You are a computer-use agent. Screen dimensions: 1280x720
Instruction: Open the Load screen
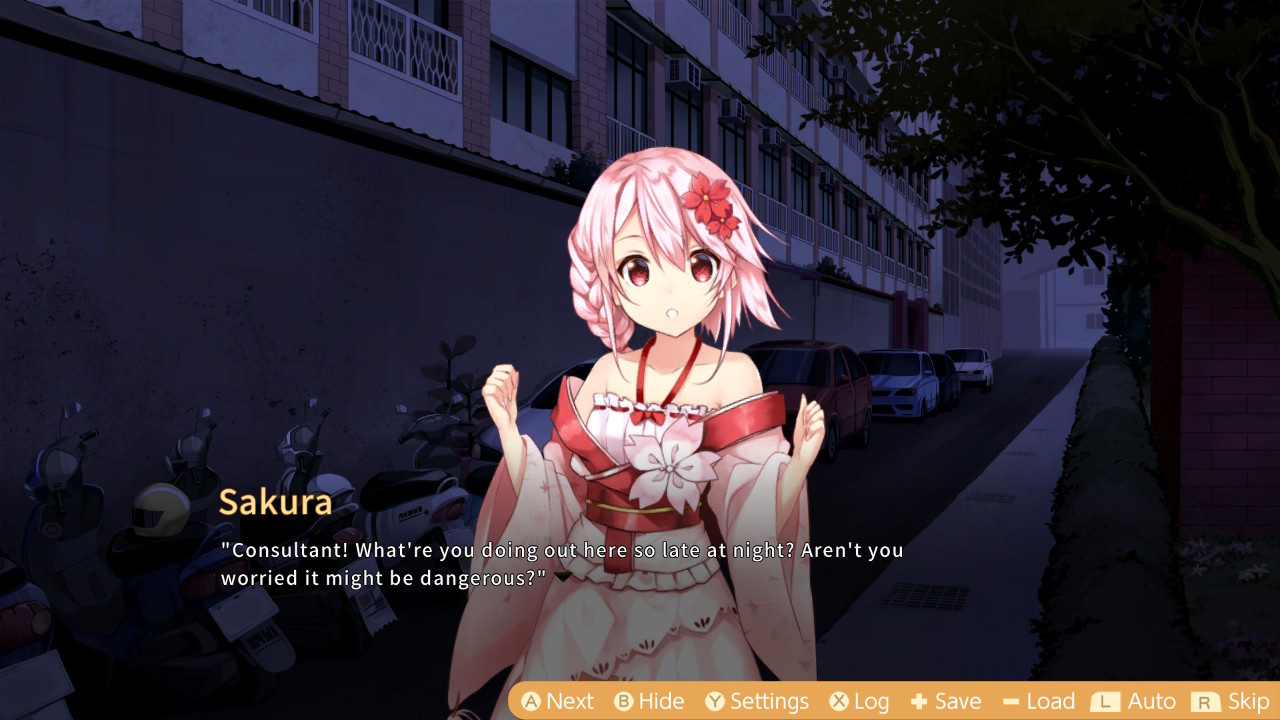pos(1038,701)
